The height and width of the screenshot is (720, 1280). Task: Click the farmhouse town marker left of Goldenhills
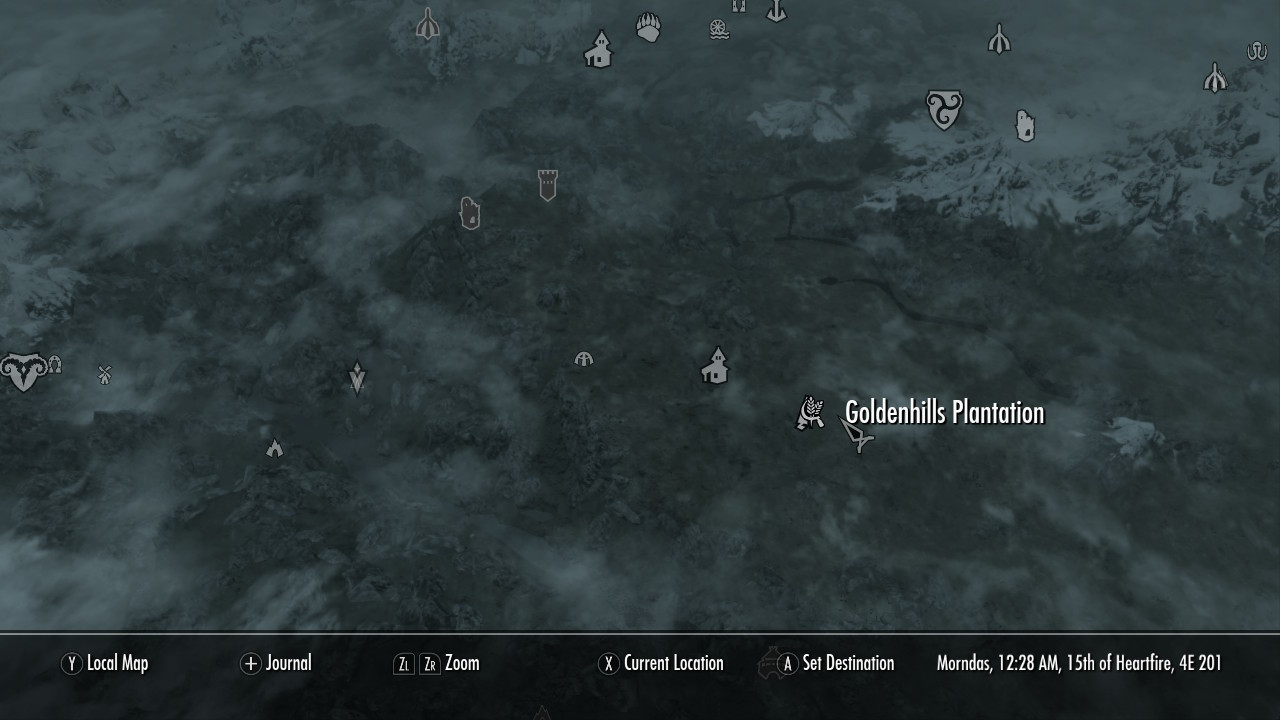716,366
